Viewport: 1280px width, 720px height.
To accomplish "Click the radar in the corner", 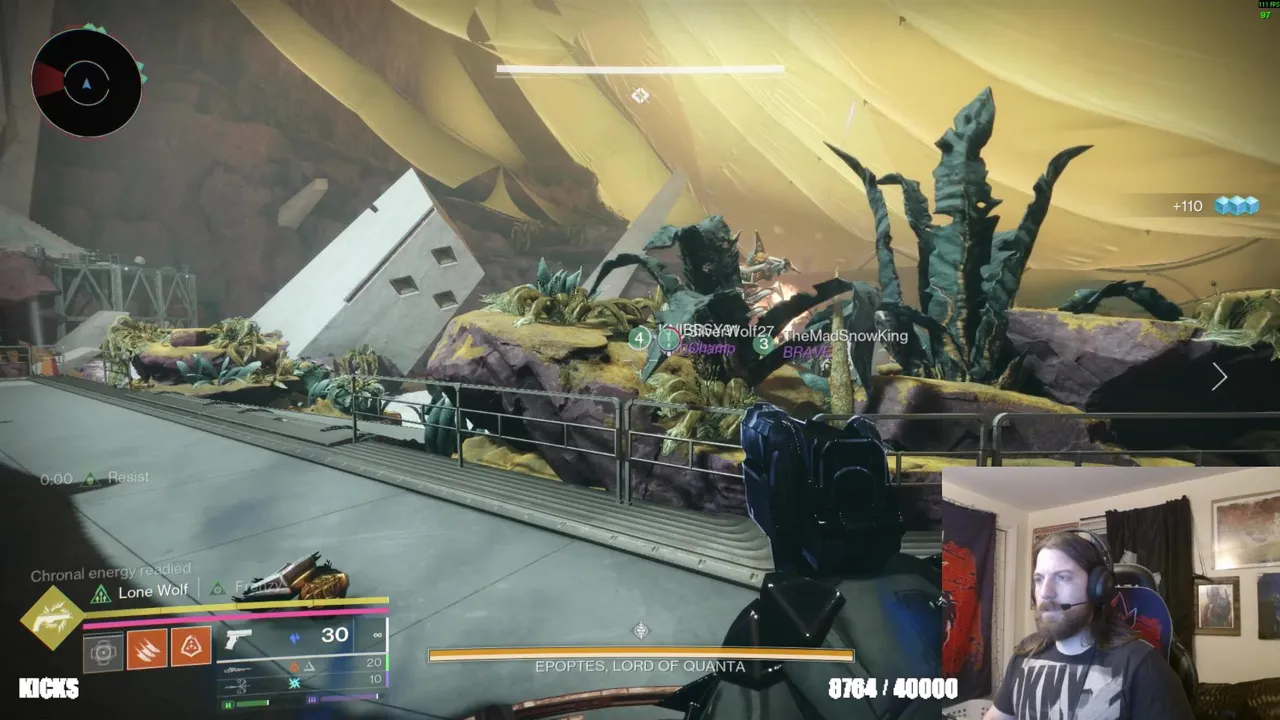I will point(86,83).
